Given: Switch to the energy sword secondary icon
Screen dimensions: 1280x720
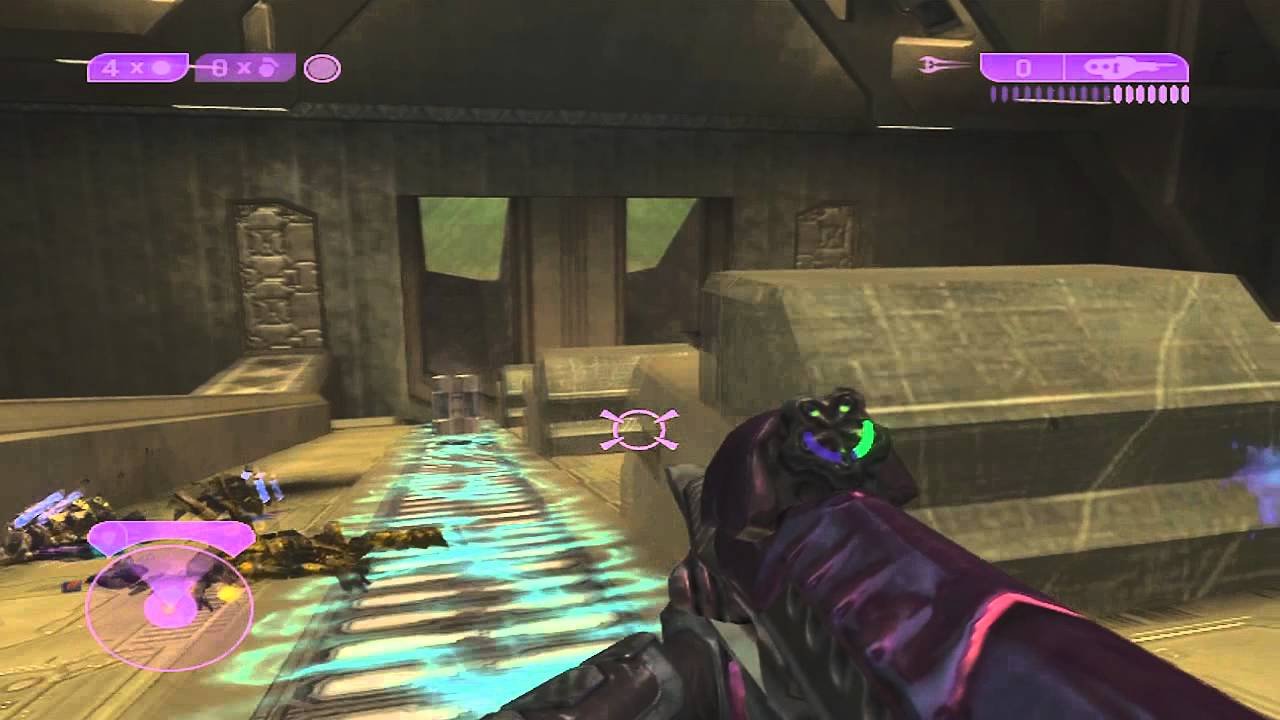Looking at the screenshot, I should [944, 66].
